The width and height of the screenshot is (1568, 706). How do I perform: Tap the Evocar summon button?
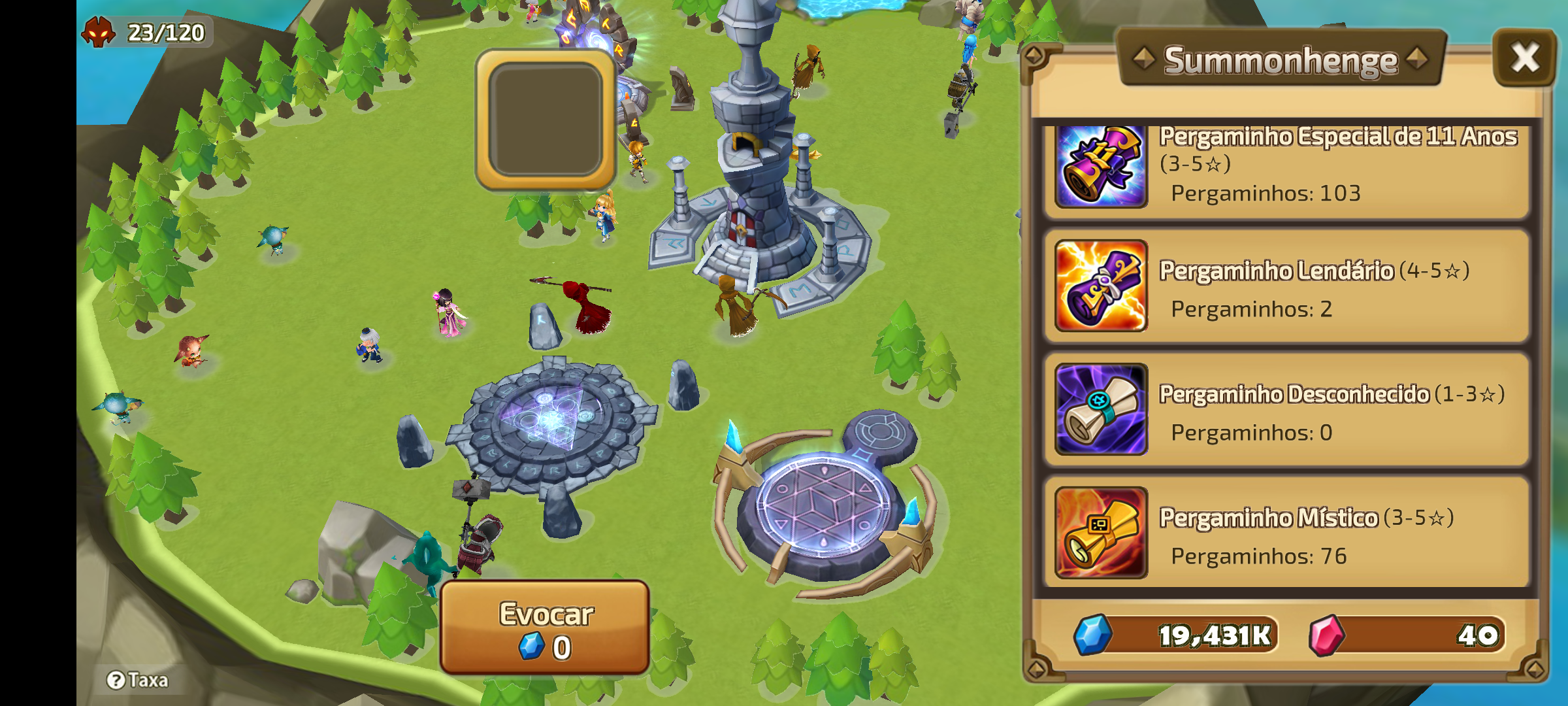[545, 628]
